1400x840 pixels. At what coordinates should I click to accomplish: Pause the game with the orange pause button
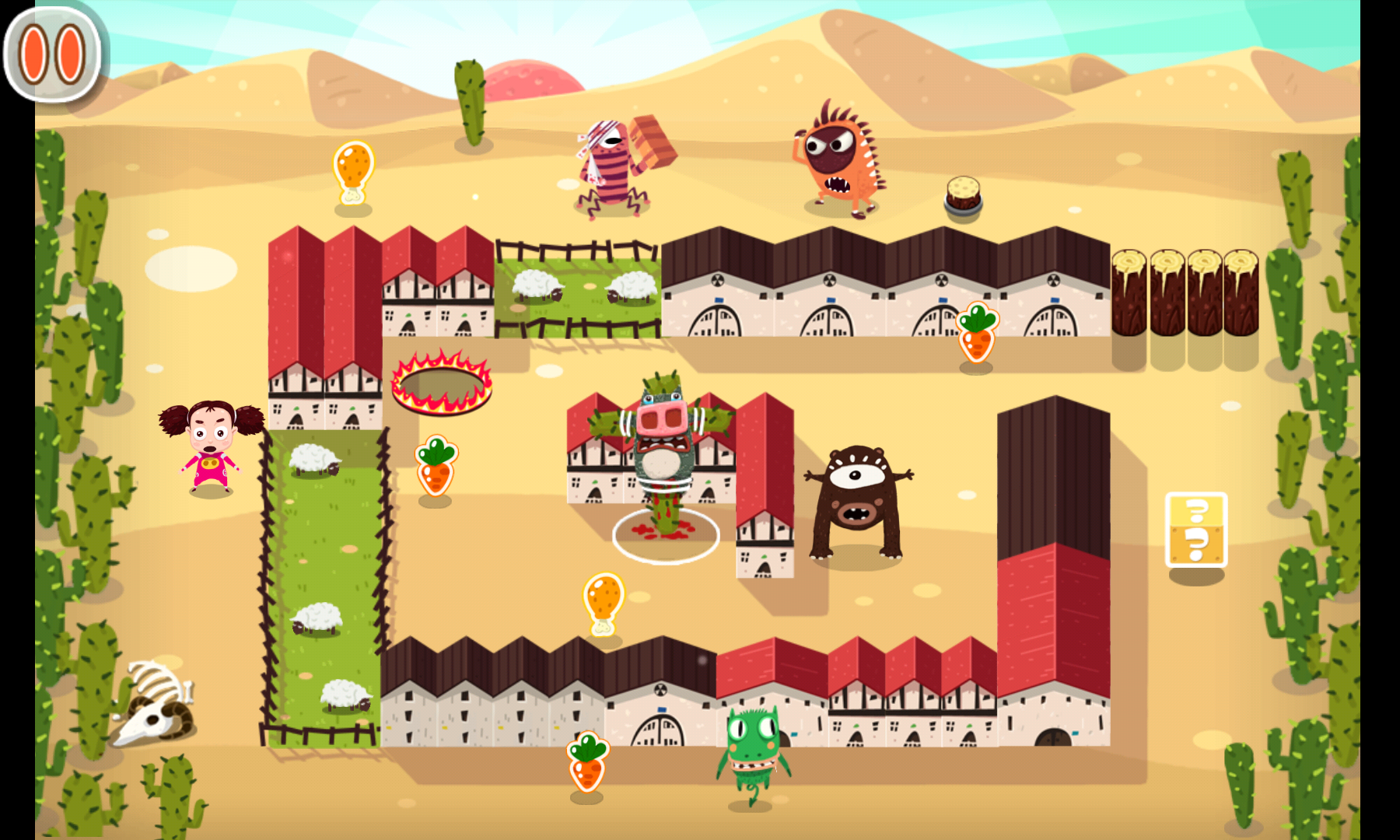point(52,54)
